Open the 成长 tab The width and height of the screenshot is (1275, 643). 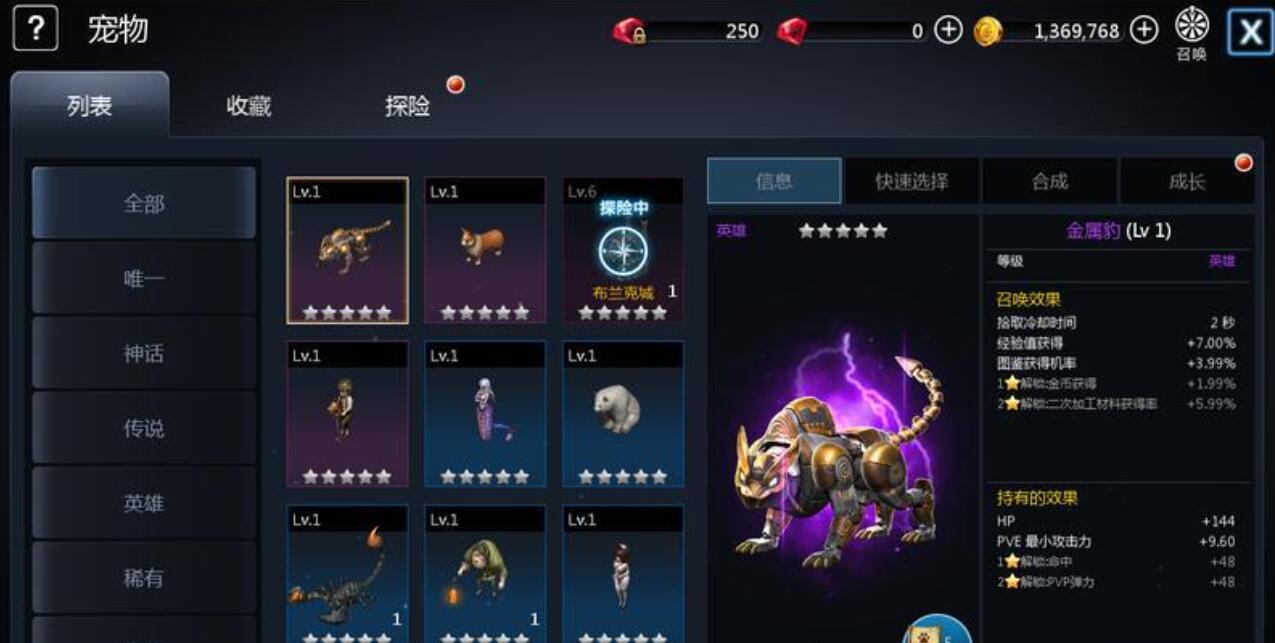pyautogui.click(x=1186, y=181)
